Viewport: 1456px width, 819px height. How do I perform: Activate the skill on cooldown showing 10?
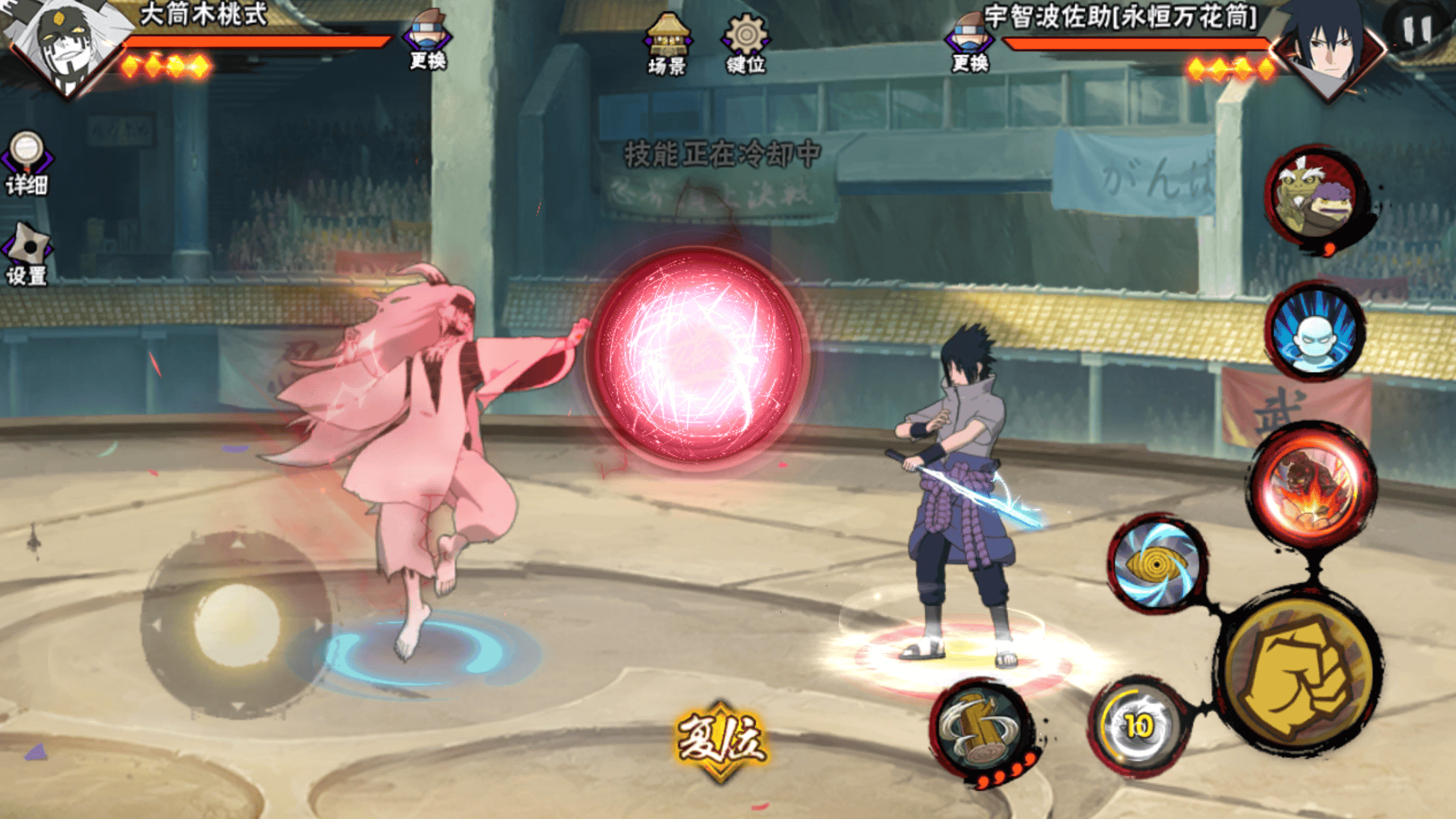(x=1138, y=725)
